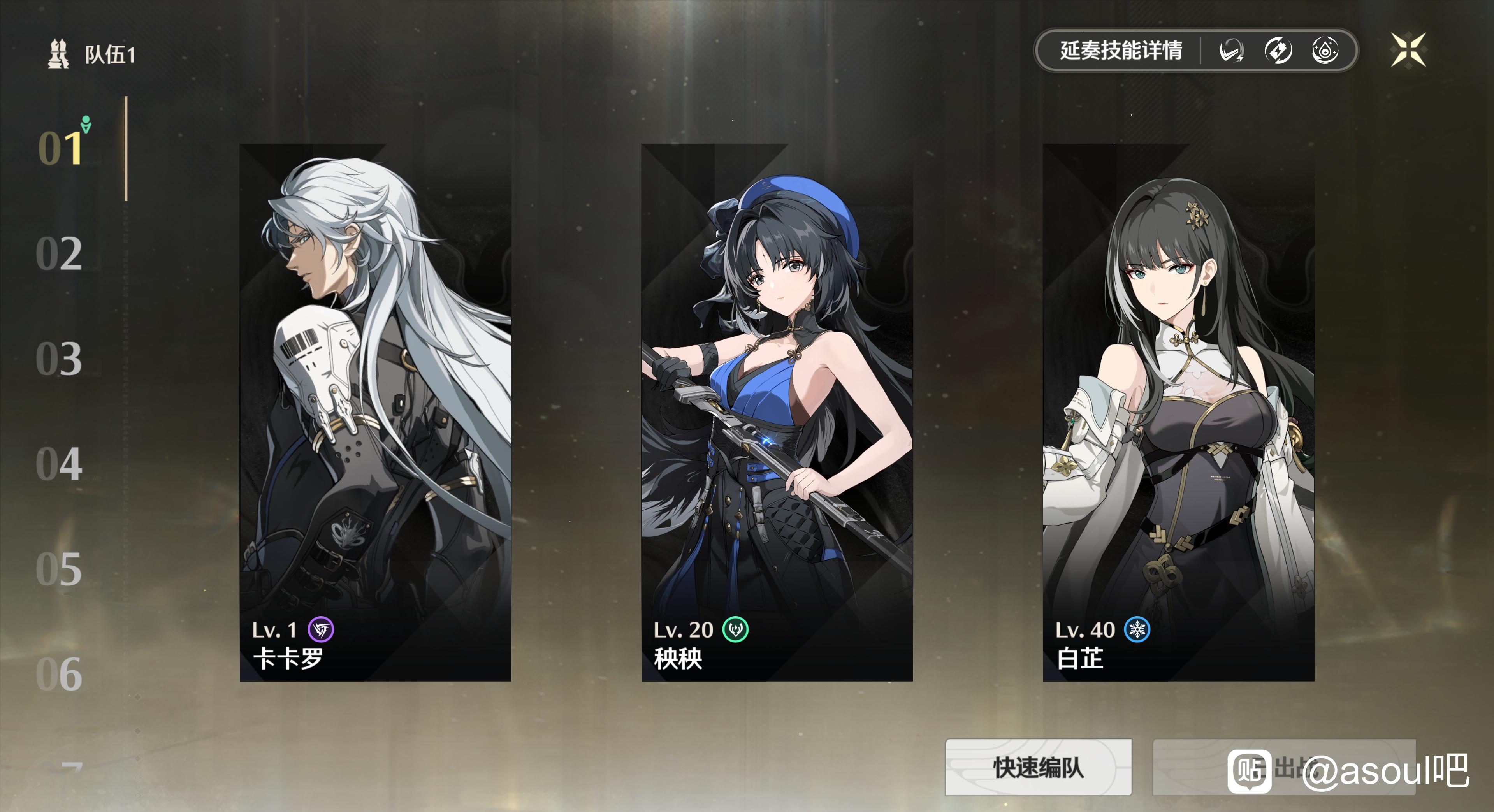Click the 快速编队 quick team button
This screenshot has height=812, width=1494.
point(1038,767)
